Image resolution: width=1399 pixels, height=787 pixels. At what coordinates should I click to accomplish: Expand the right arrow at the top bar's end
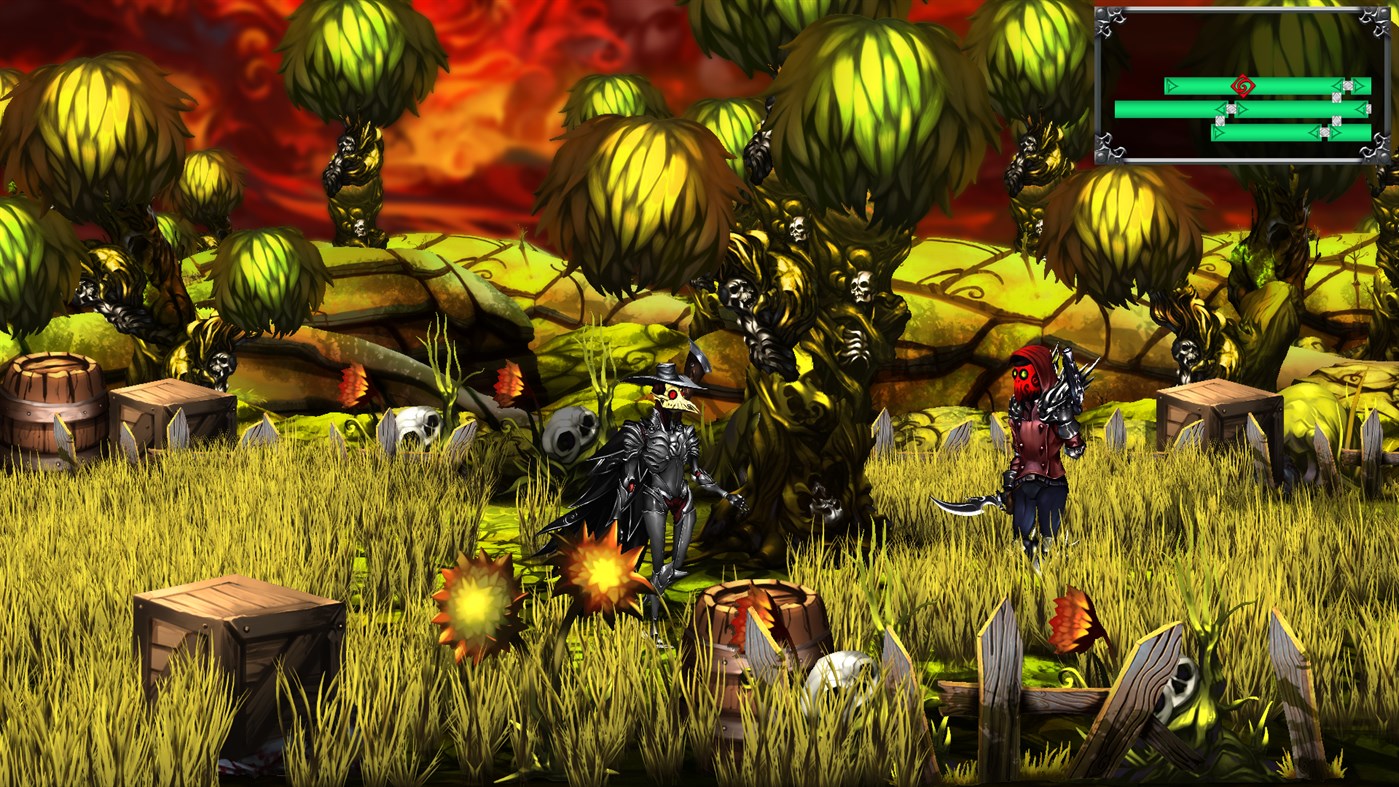1358,85
